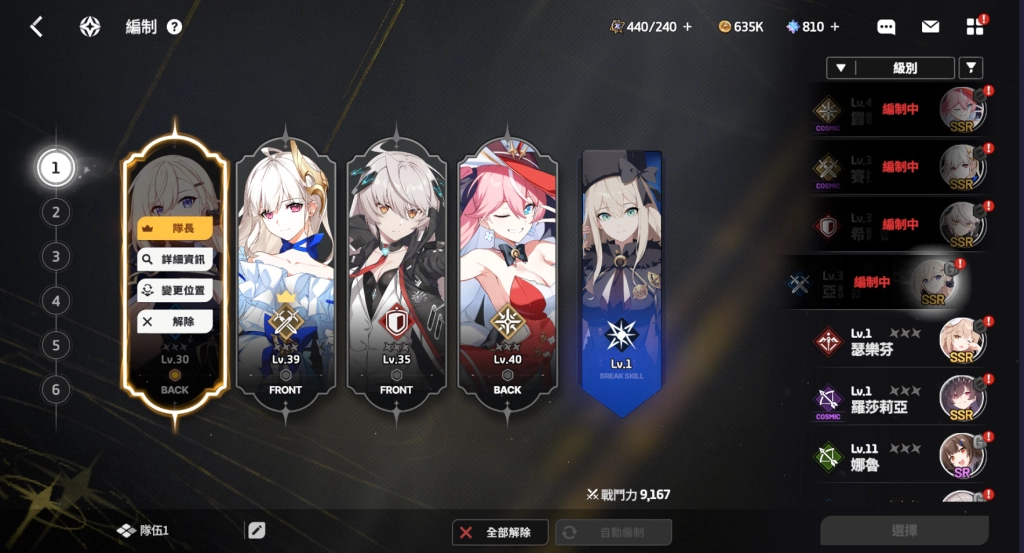Select 瑟樂芬 from the character list

pos(900,341)
